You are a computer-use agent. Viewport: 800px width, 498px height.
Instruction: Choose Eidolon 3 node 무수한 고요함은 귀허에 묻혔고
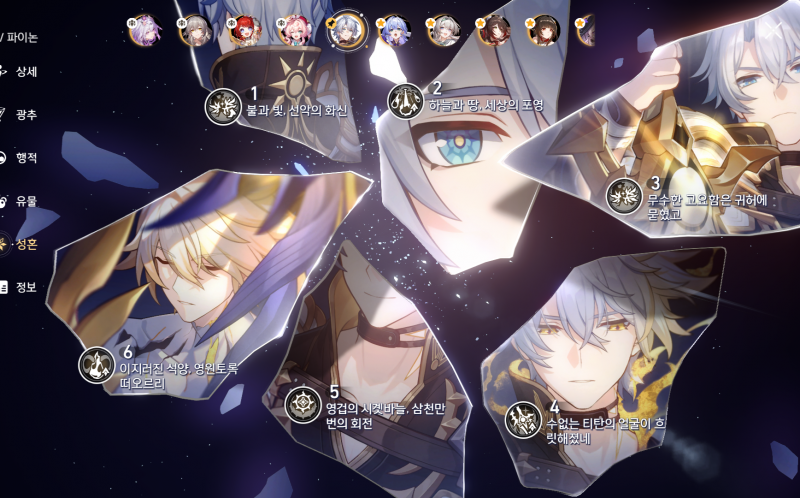point(624,196)
